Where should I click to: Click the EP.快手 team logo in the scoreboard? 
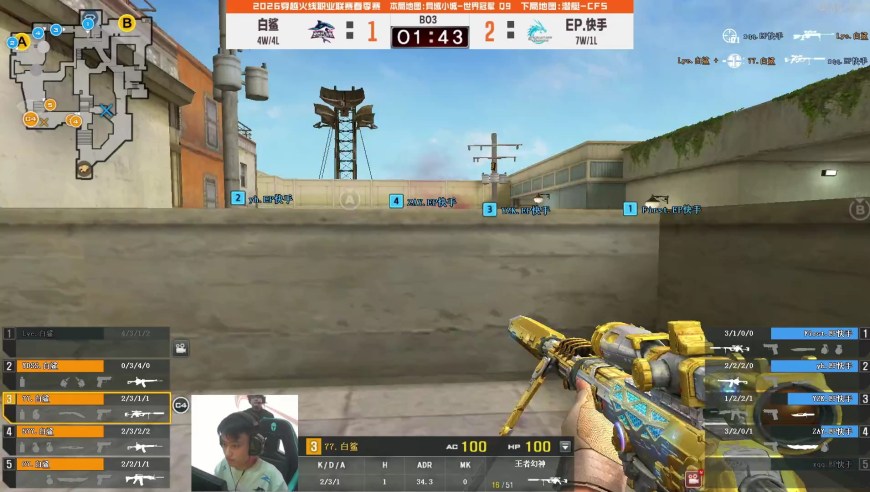[x=538, y=31]
